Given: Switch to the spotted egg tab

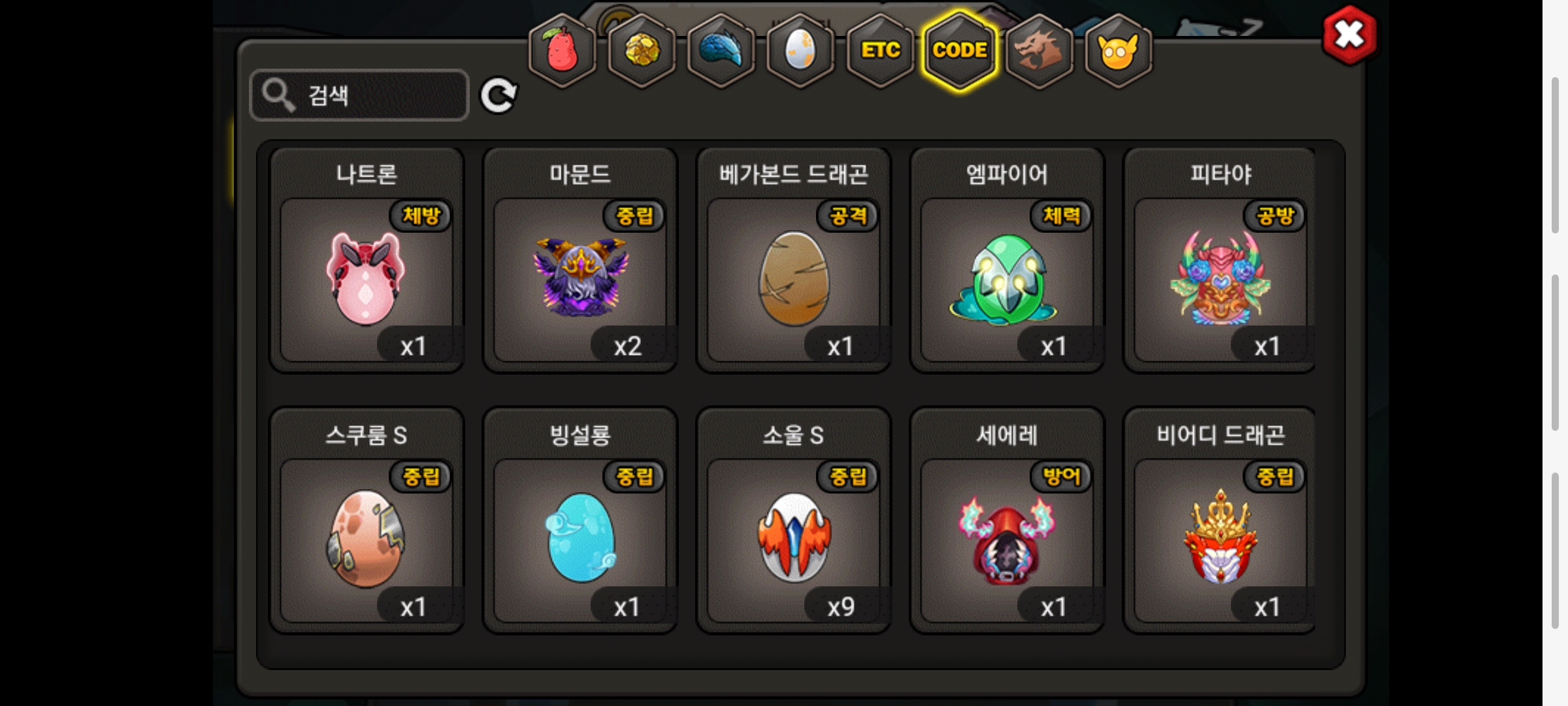Looking at the screenshot, I should pos(800,51).
